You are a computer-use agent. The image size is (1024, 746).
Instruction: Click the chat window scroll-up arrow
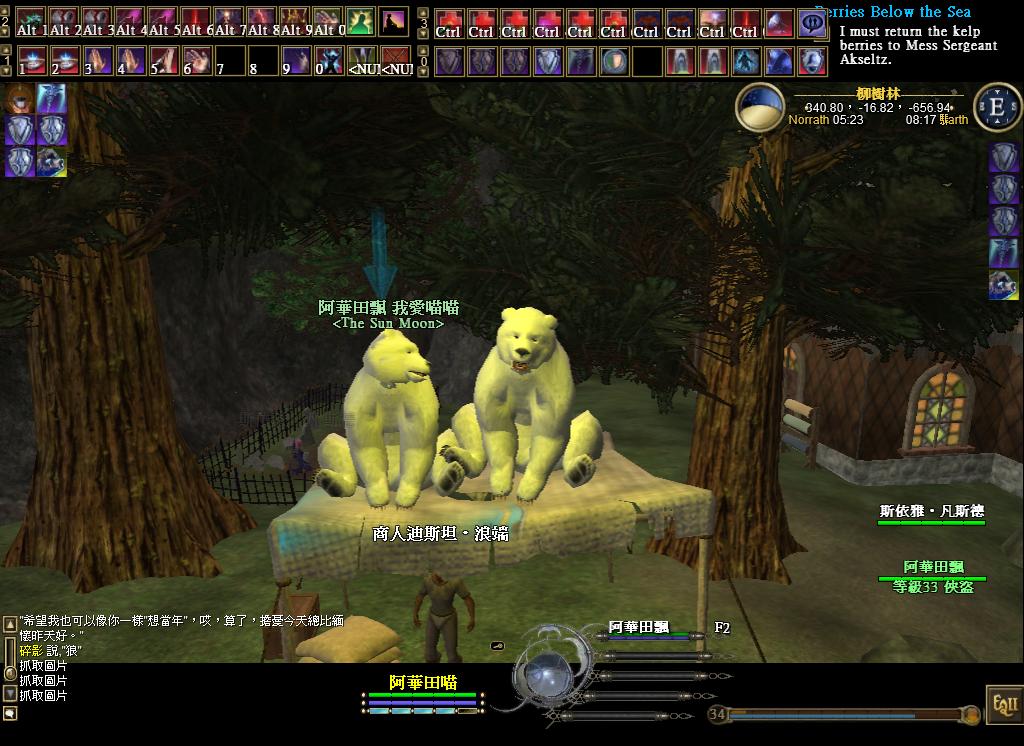10,624
